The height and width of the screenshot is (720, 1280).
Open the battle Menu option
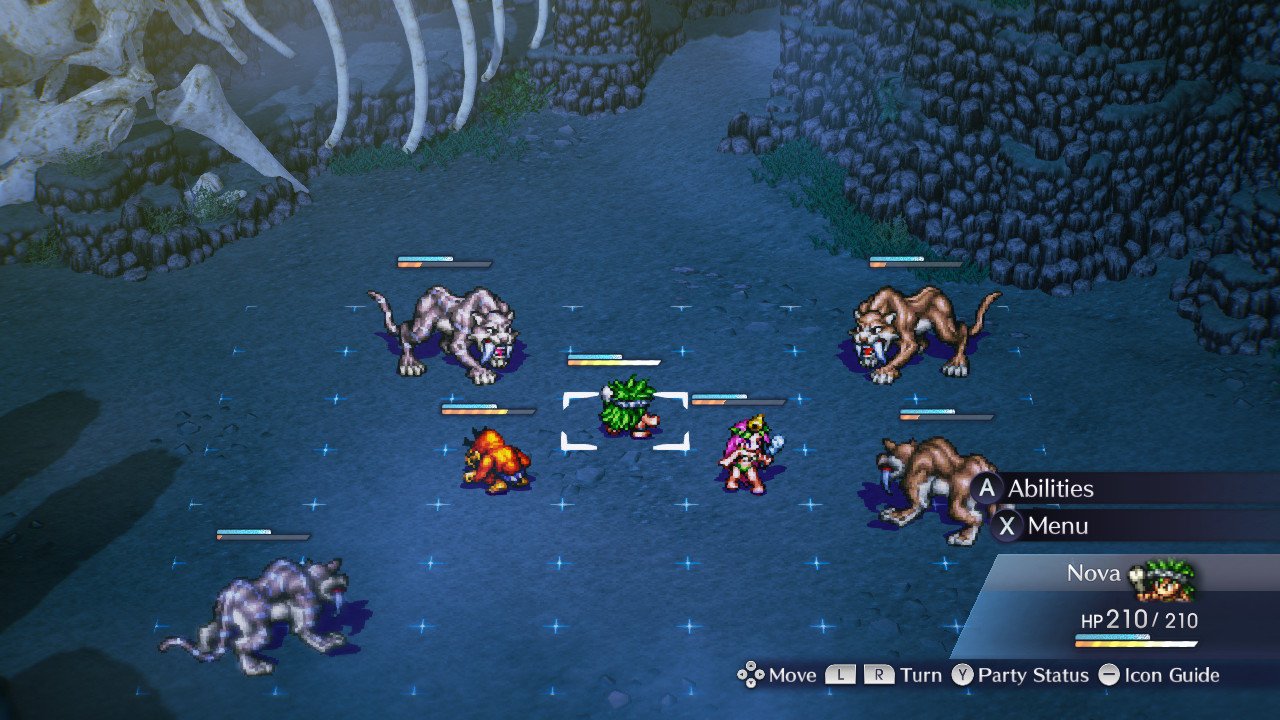point(1057,525)
